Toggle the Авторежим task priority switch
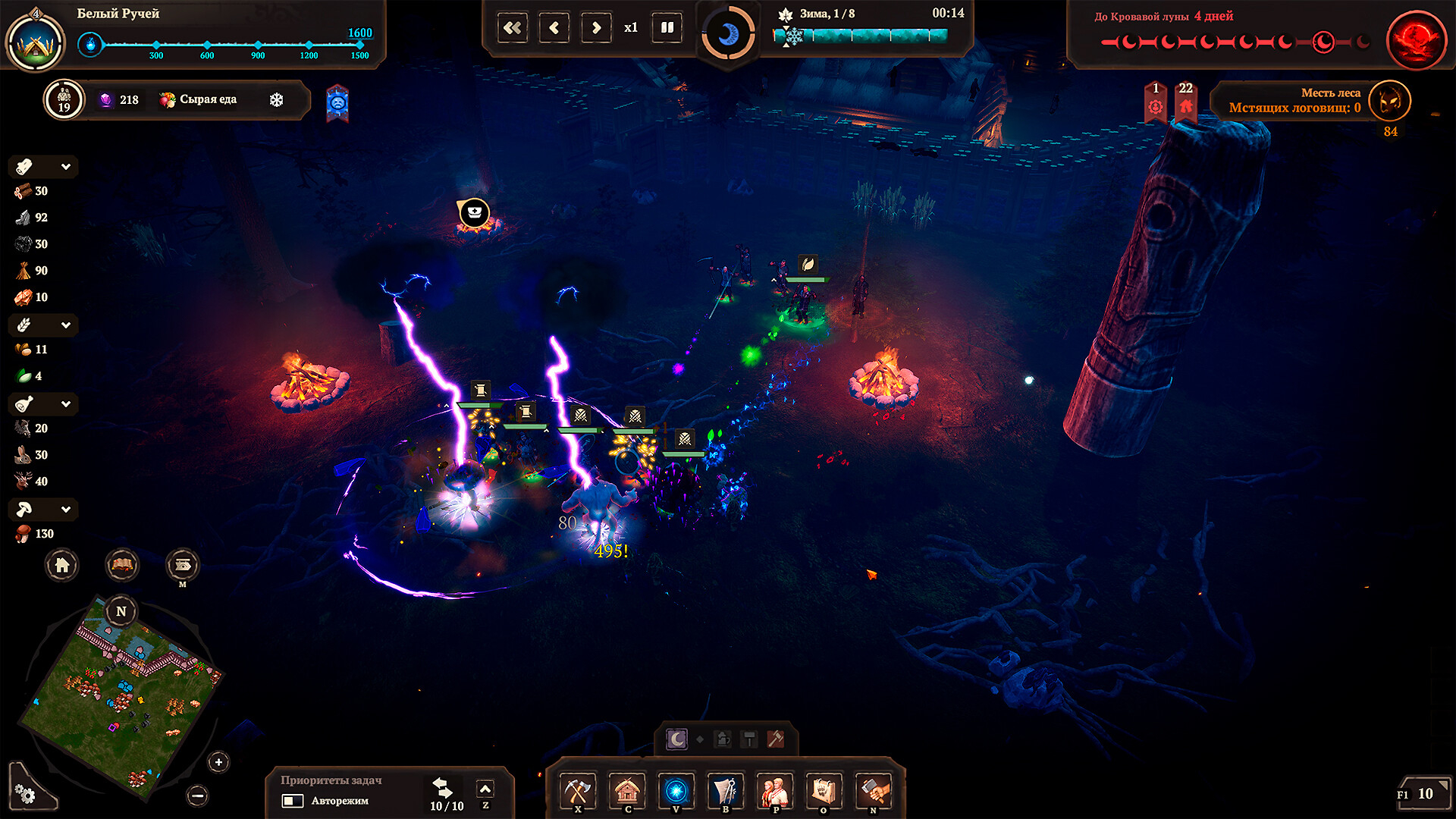 coord(293,801)
